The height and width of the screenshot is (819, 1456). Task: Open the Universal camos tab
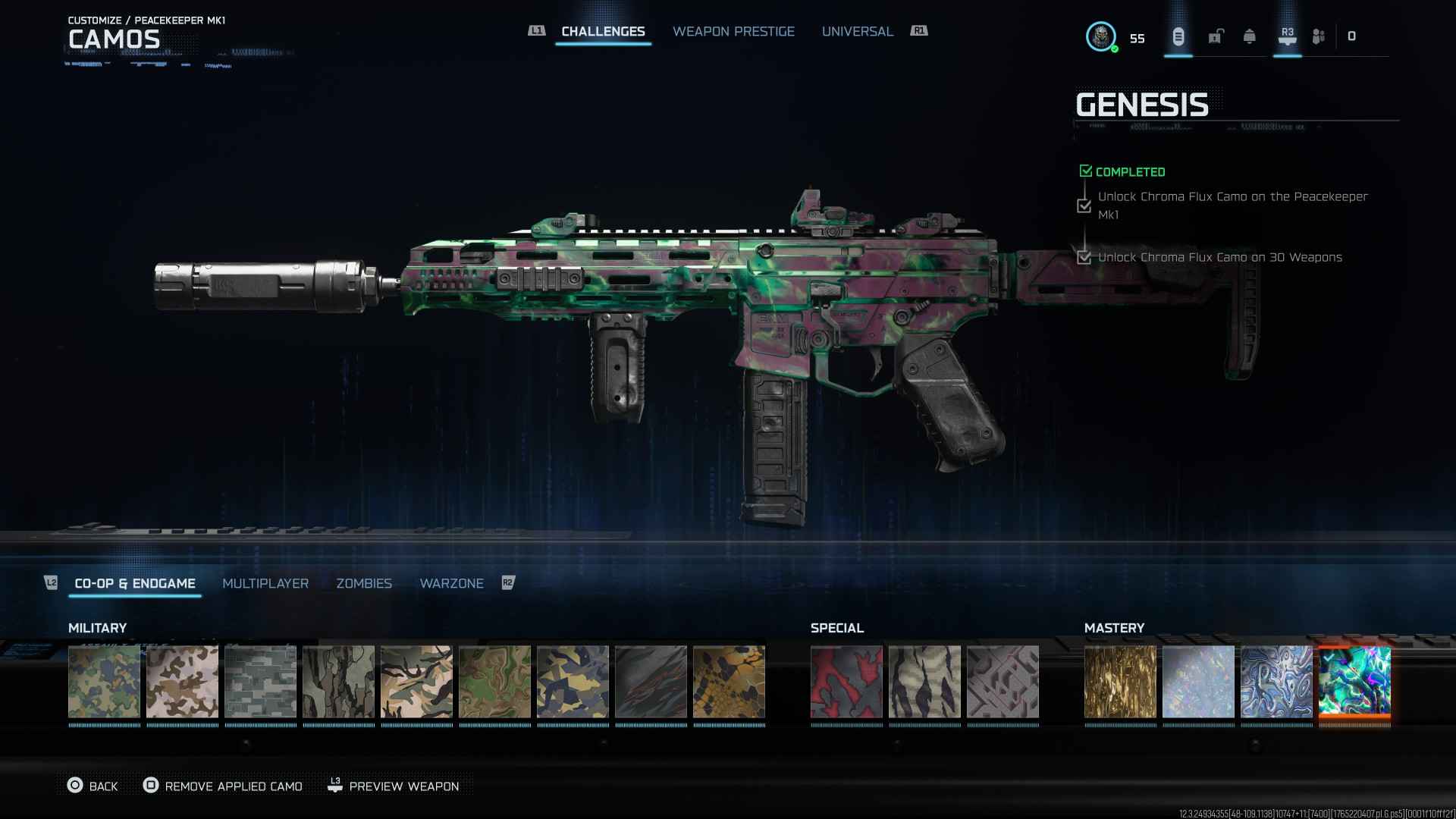857,31
